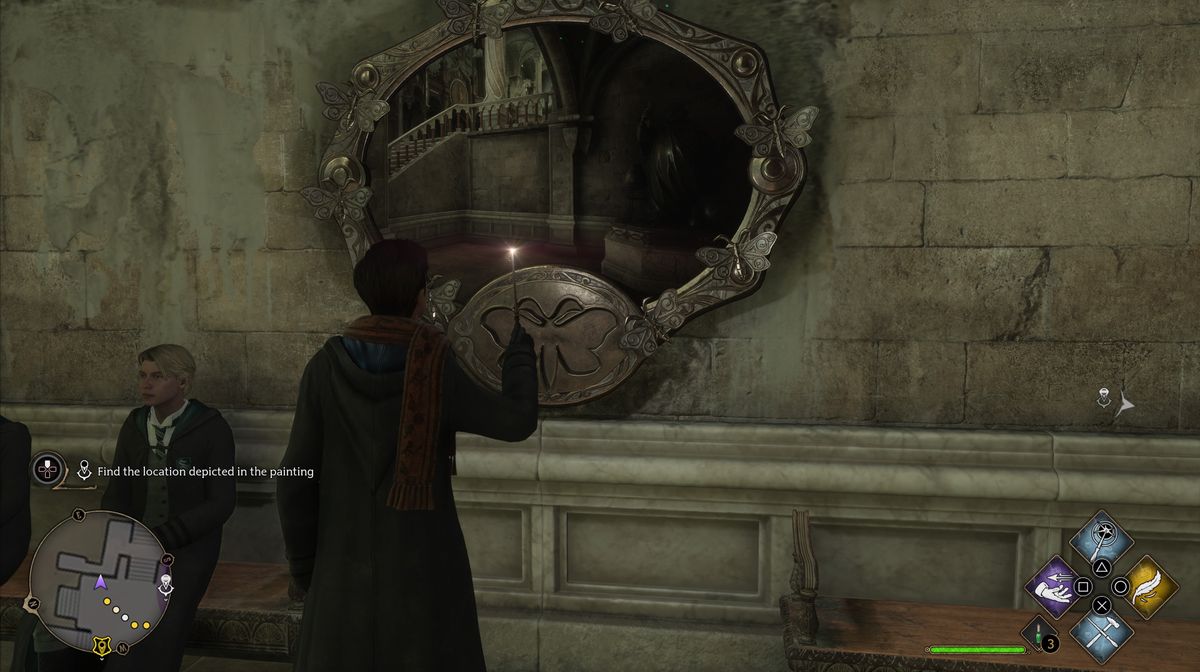Click the off-screen objective waypoint marker with the arrow
Screen dimensions: 1200x672
(x=1113, y=402)
